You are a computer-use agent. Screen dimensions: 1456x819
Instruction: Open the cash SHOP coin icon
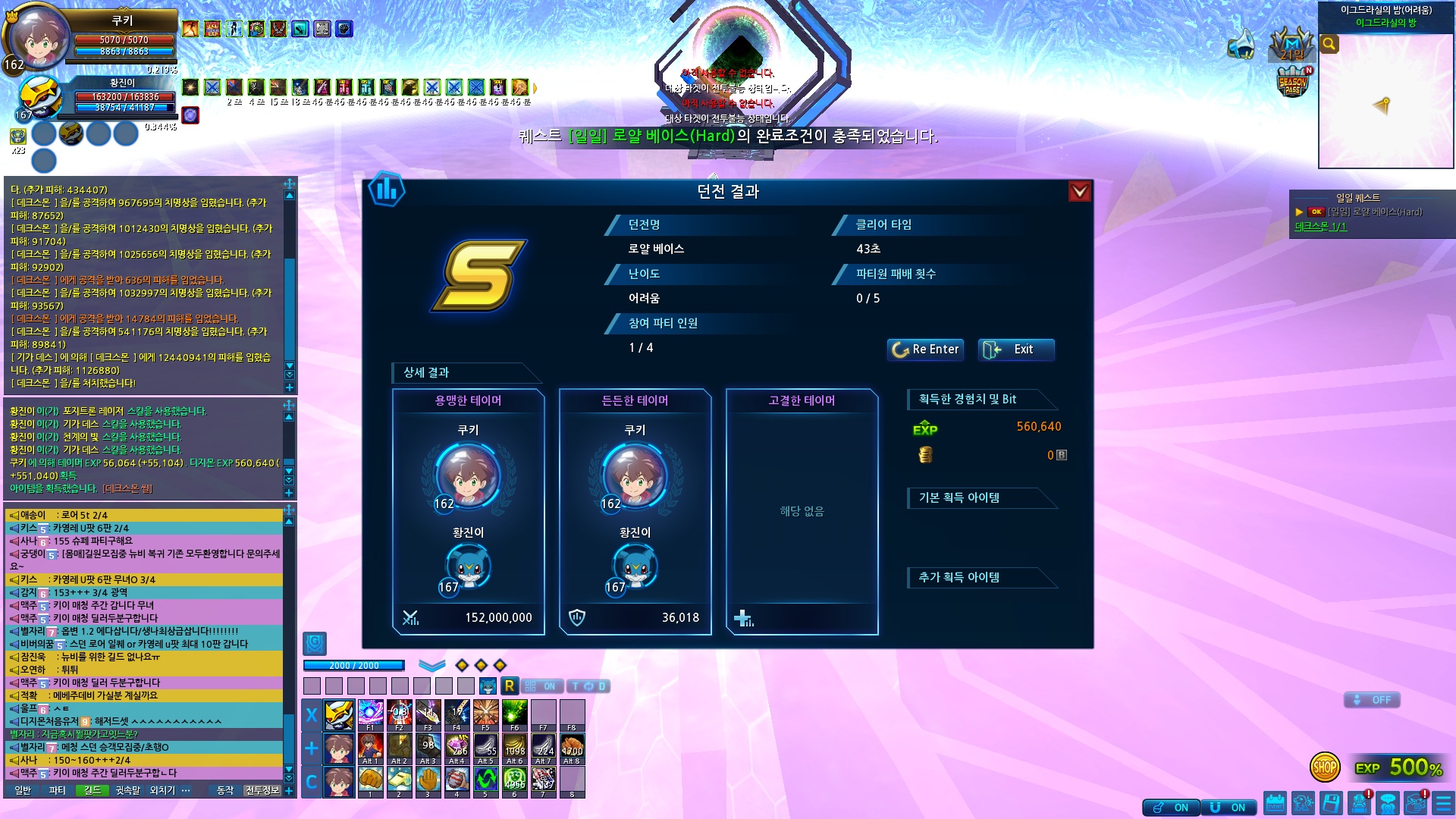(1324, 767)
